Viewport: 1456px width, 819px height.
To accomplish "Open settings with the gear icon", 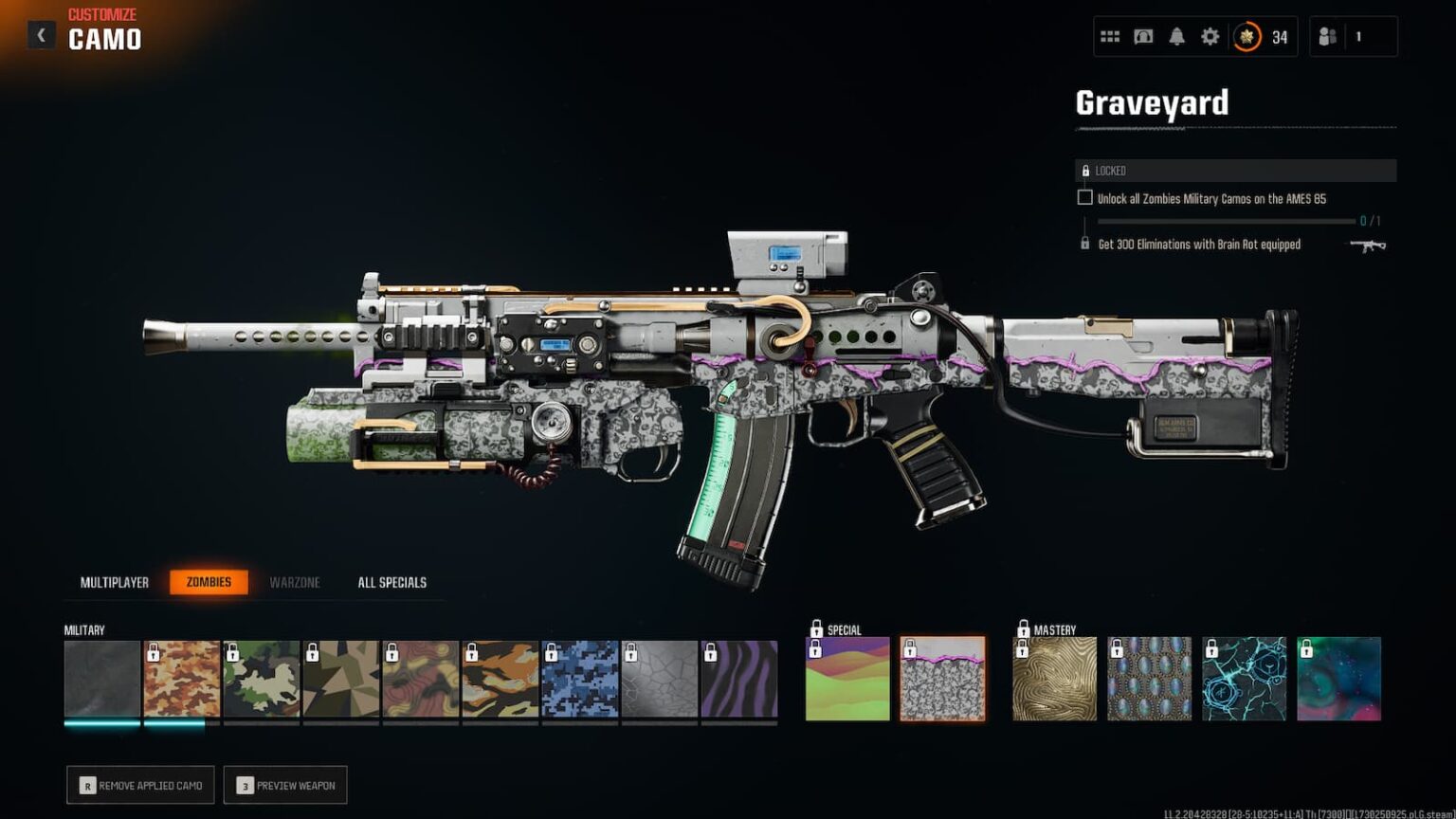I will click(1212, 35).
